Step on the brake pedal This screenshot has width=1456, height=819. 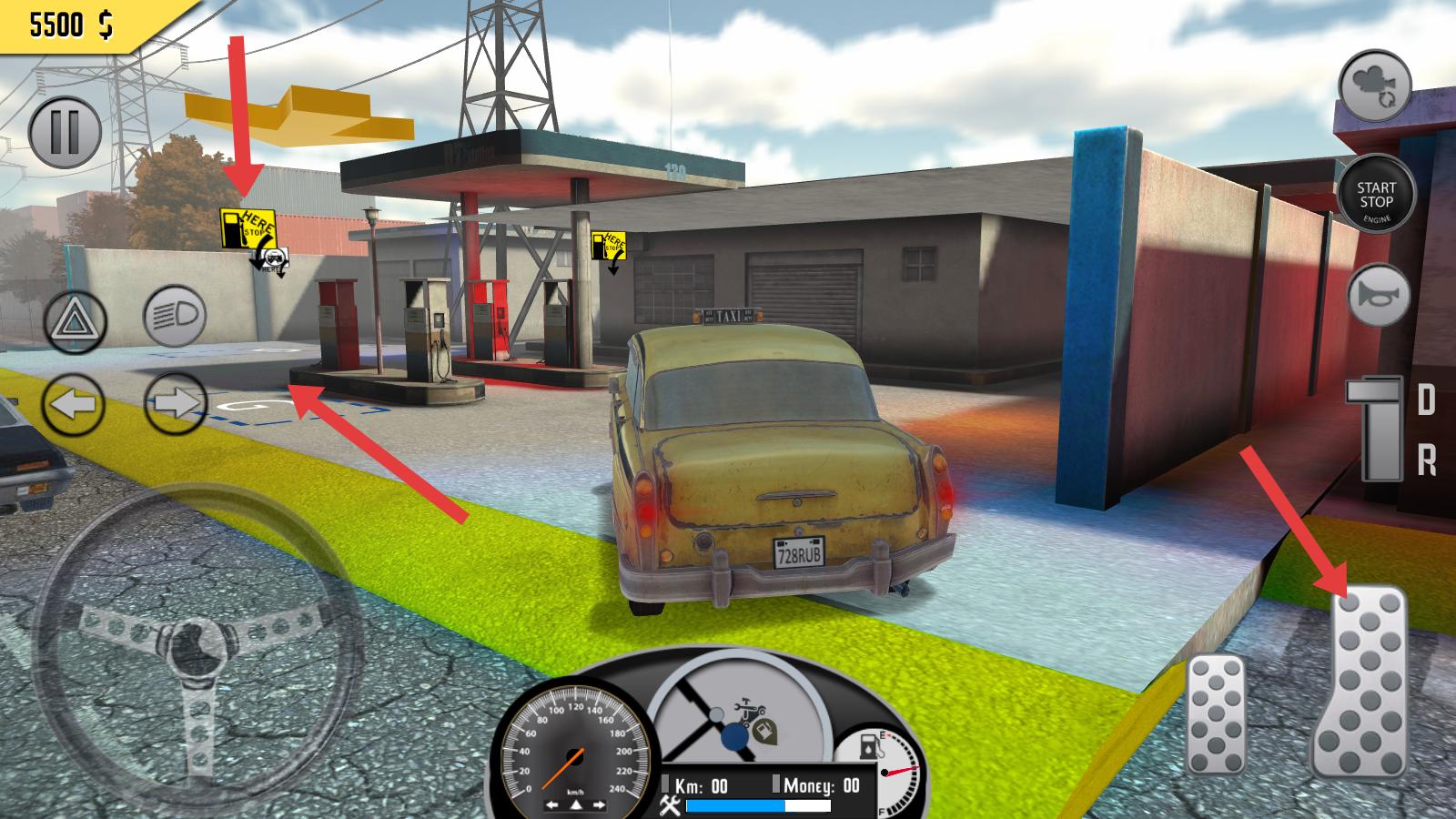[x=1216, y=714]
